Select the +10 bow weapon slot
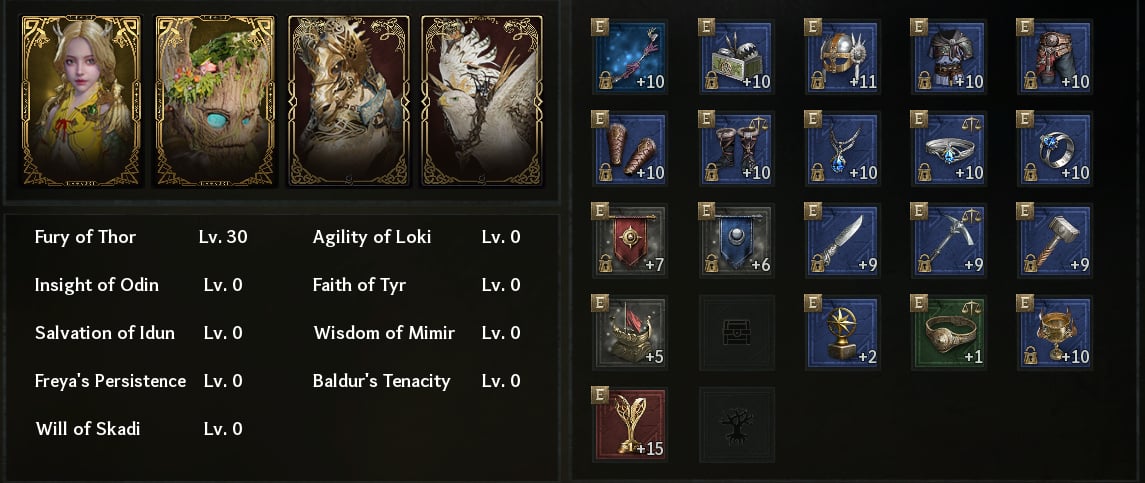The image size is (1145, 483). pos(630,56)
